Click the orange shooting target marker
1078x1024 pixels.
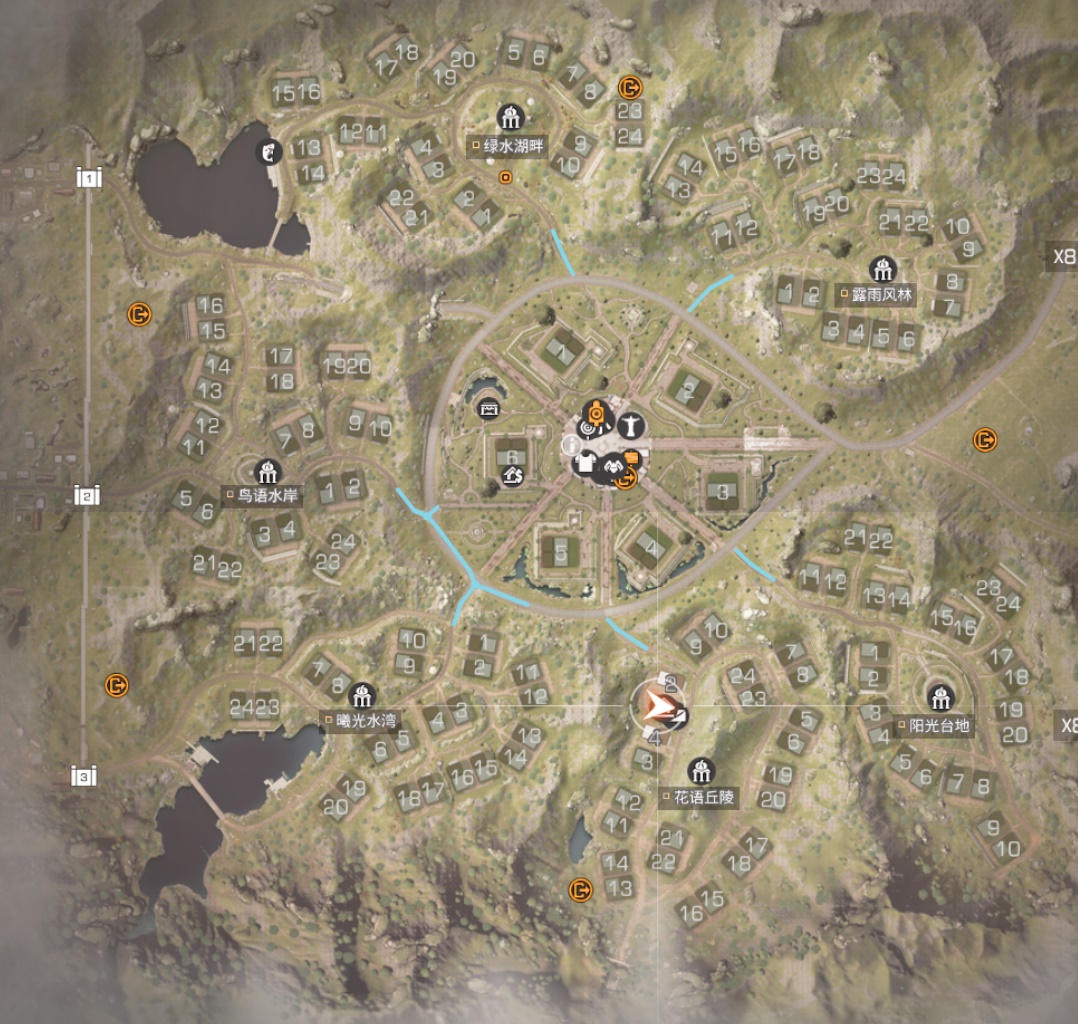594,413
